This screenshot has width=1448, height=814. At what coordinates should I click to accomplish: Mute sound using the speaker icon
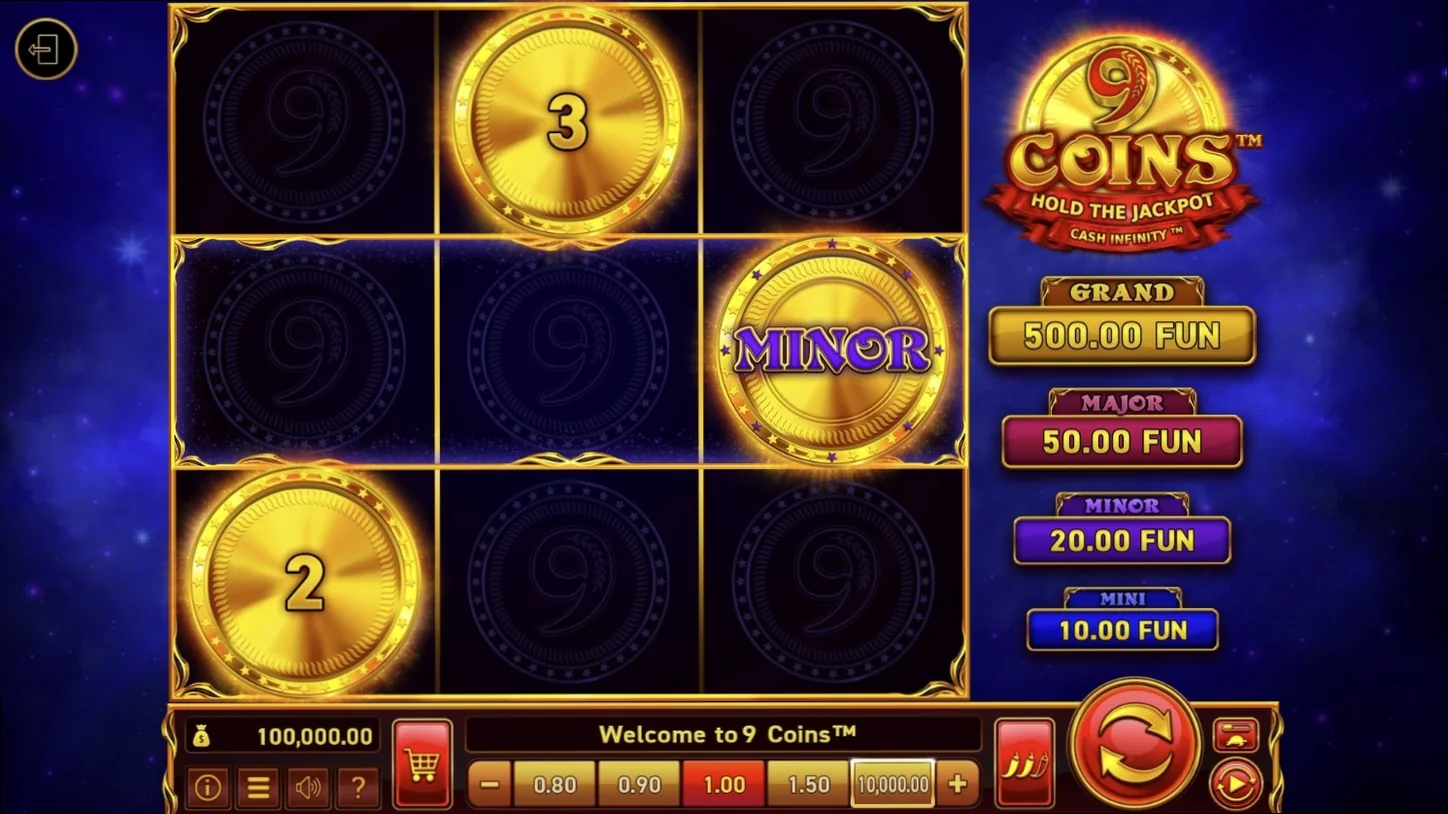308,787
